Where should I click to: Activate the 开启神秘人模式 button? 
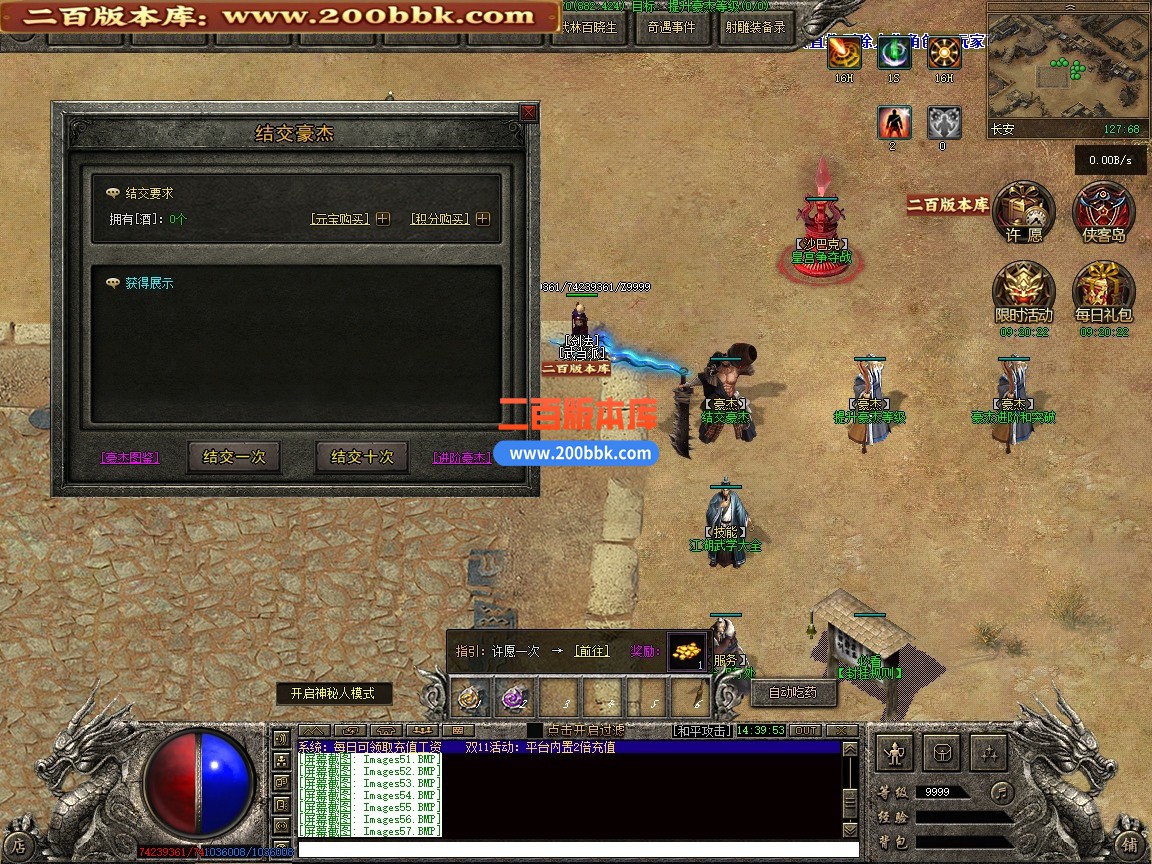[x=333, y=693]
